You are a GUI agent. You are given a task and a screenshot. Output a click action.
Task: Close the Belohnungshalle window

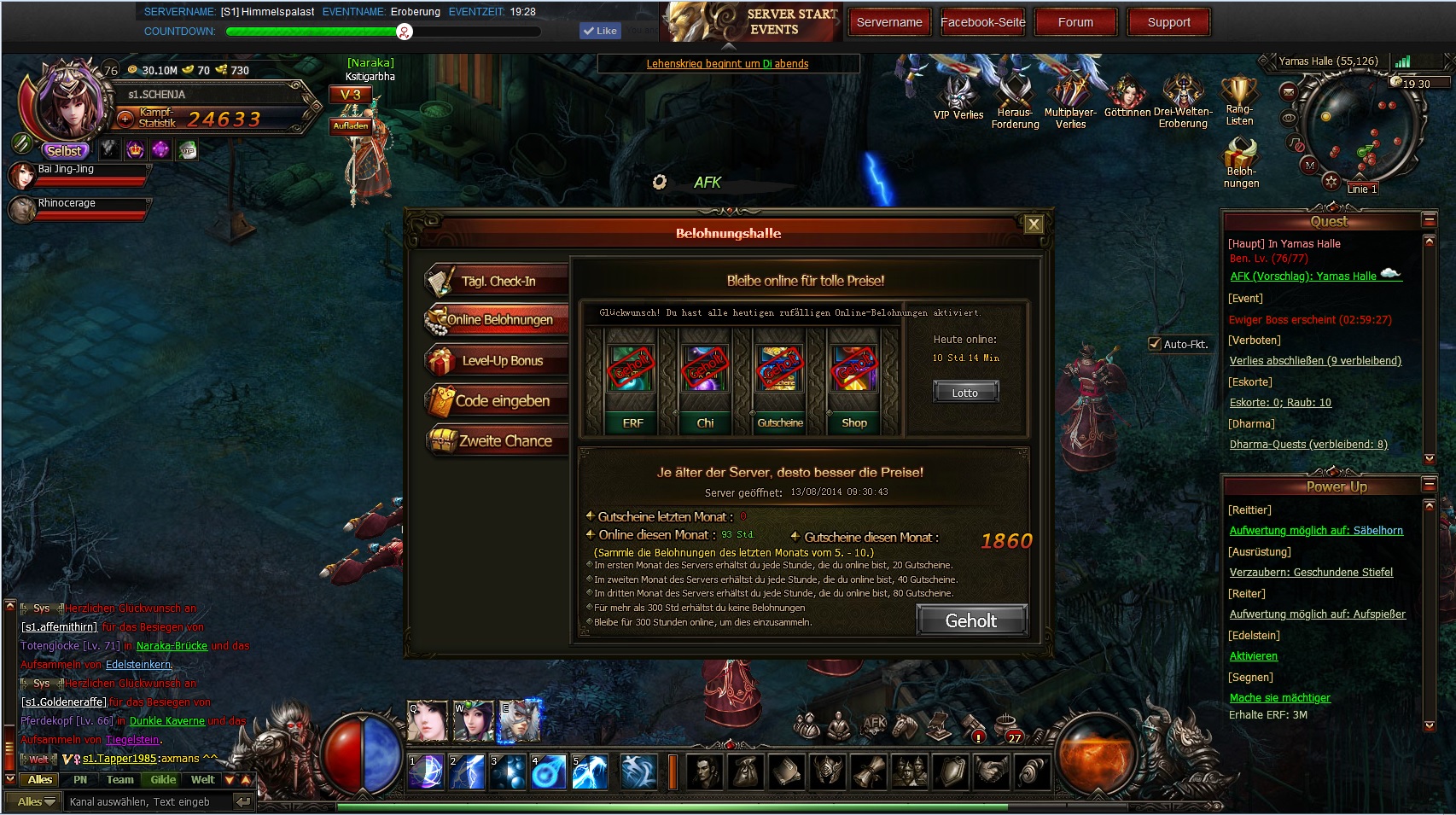pos(1034,224)
